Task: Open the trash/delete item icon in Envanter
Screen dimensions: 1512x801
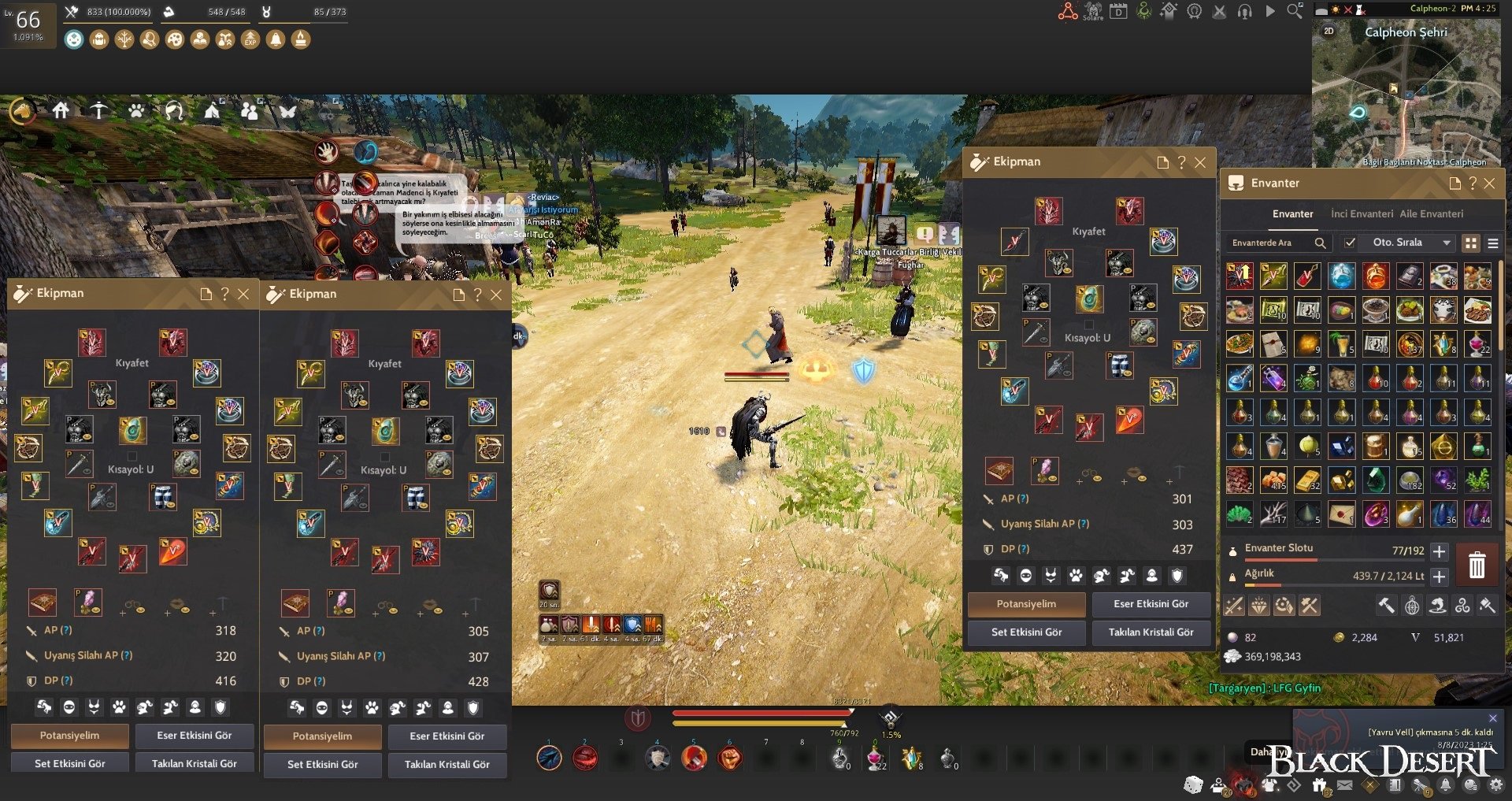Action: tap(1477, 566)
